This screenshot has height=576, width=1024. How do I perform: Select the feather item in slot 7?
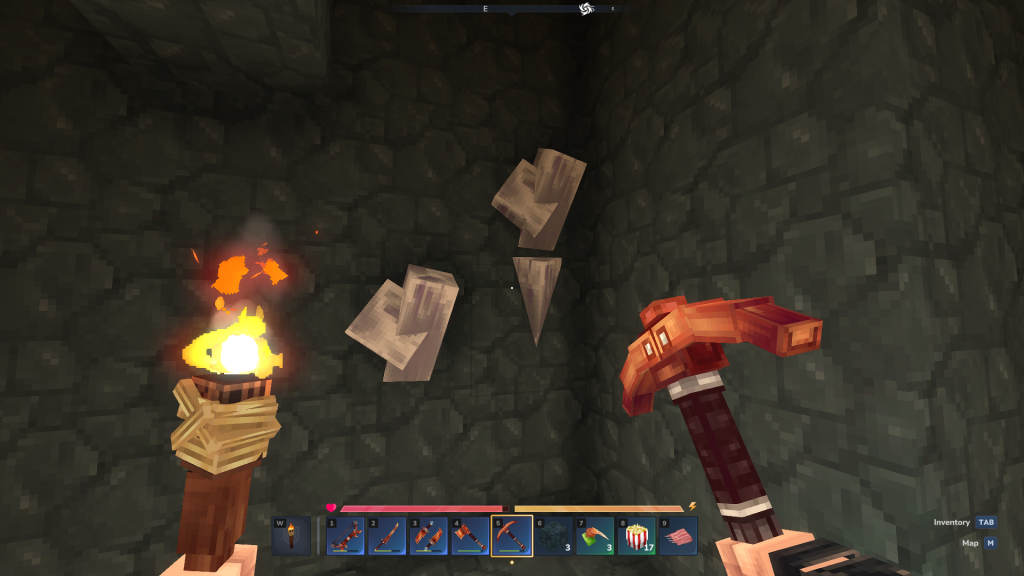coord(595,536)
